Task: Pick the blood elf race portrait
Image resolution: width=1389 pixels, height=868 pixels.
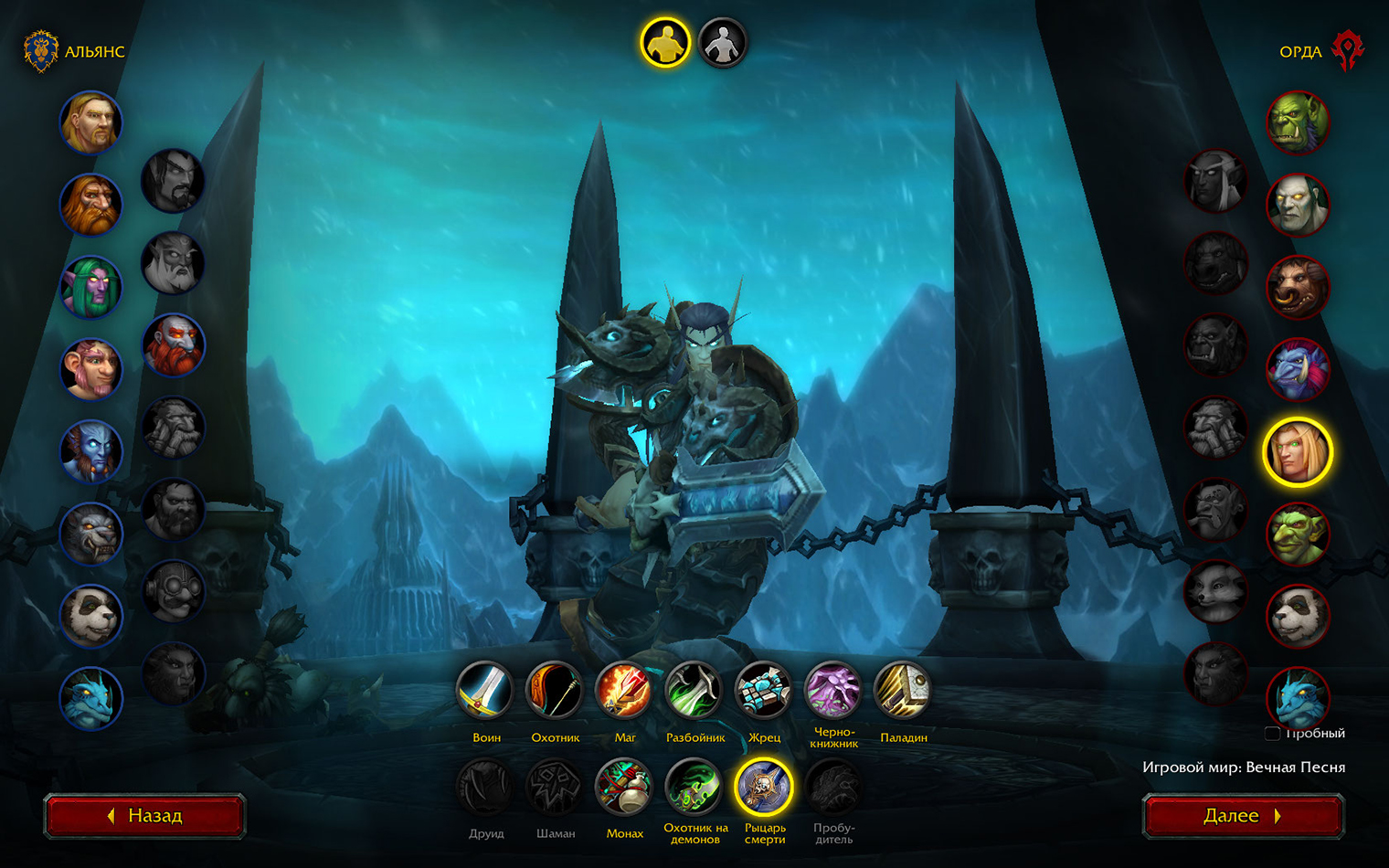Action: pos(1298,451)
